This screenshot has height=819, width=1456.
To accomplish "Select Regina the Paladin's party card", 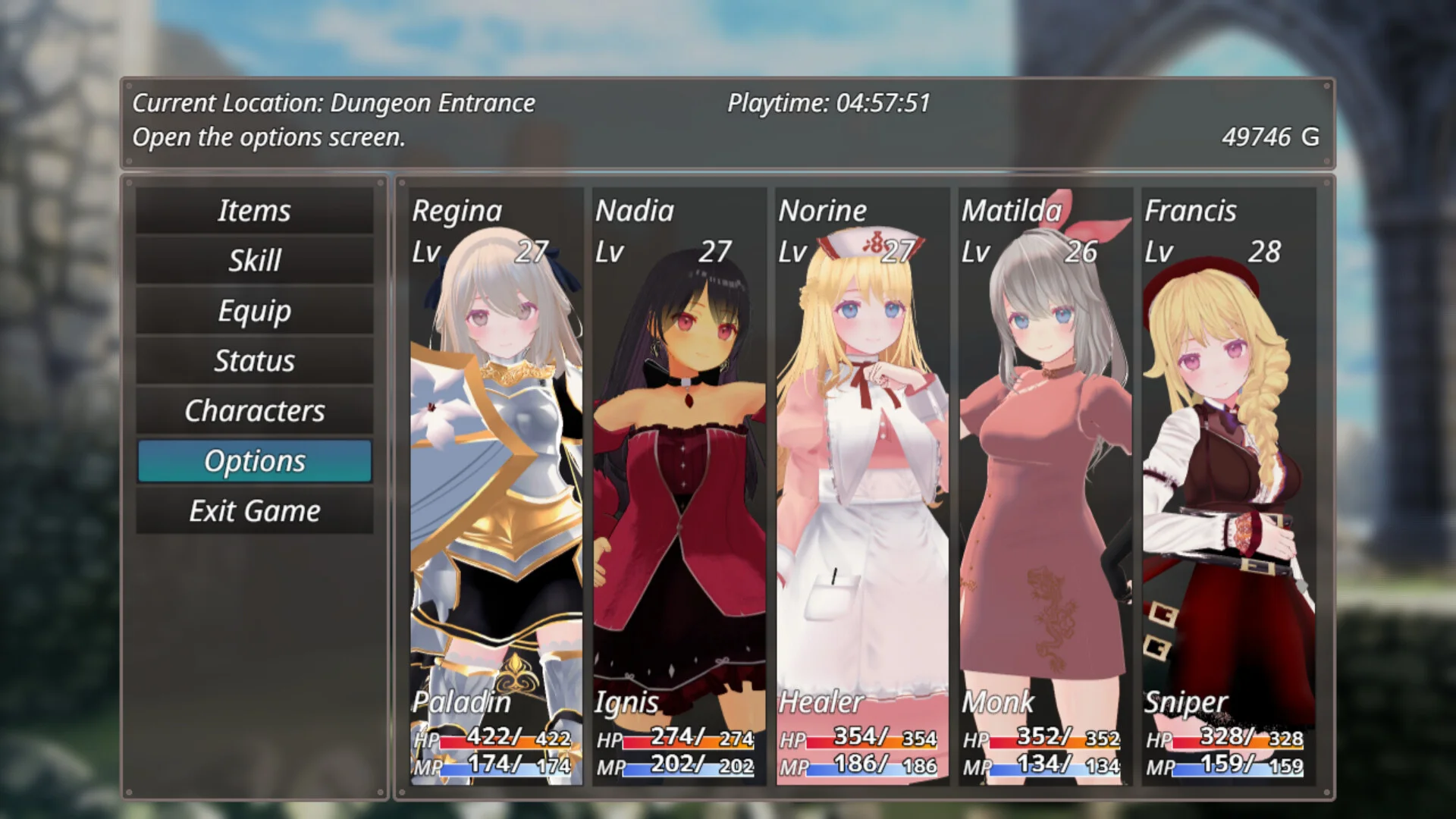I will point(497,485).
